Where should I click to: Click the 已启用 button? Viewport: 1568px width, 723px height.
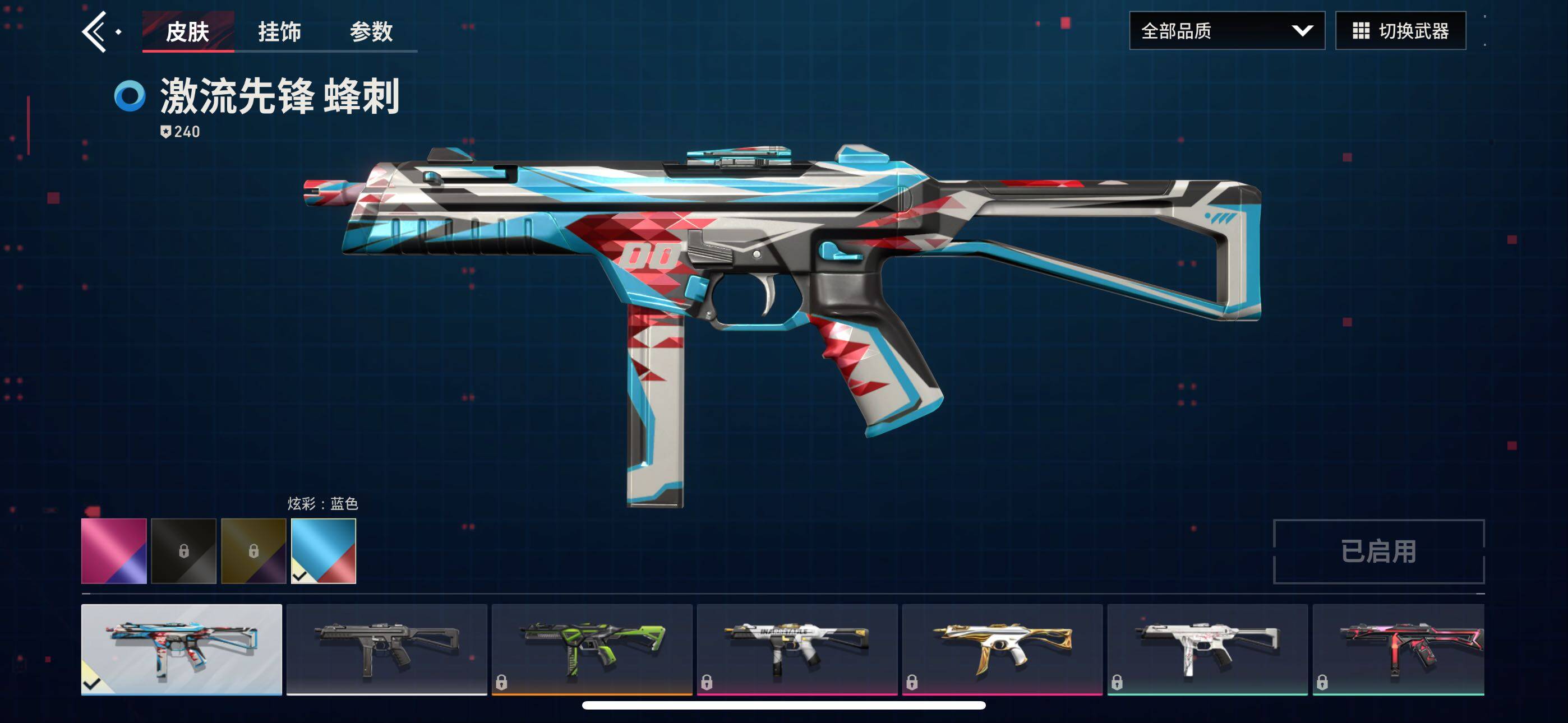(1378, 551)
